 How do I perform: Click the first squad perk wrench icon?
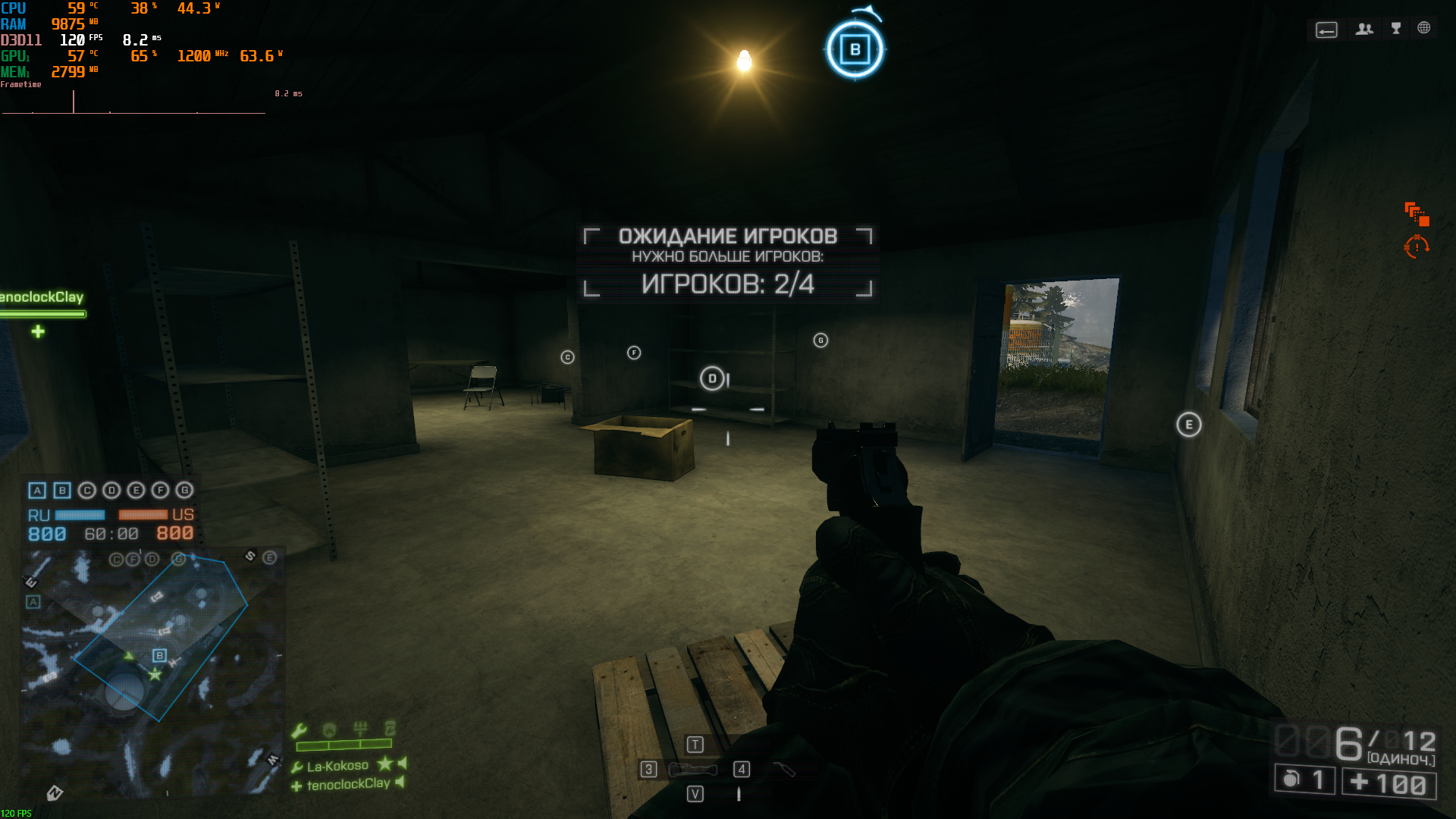[299, 730]
